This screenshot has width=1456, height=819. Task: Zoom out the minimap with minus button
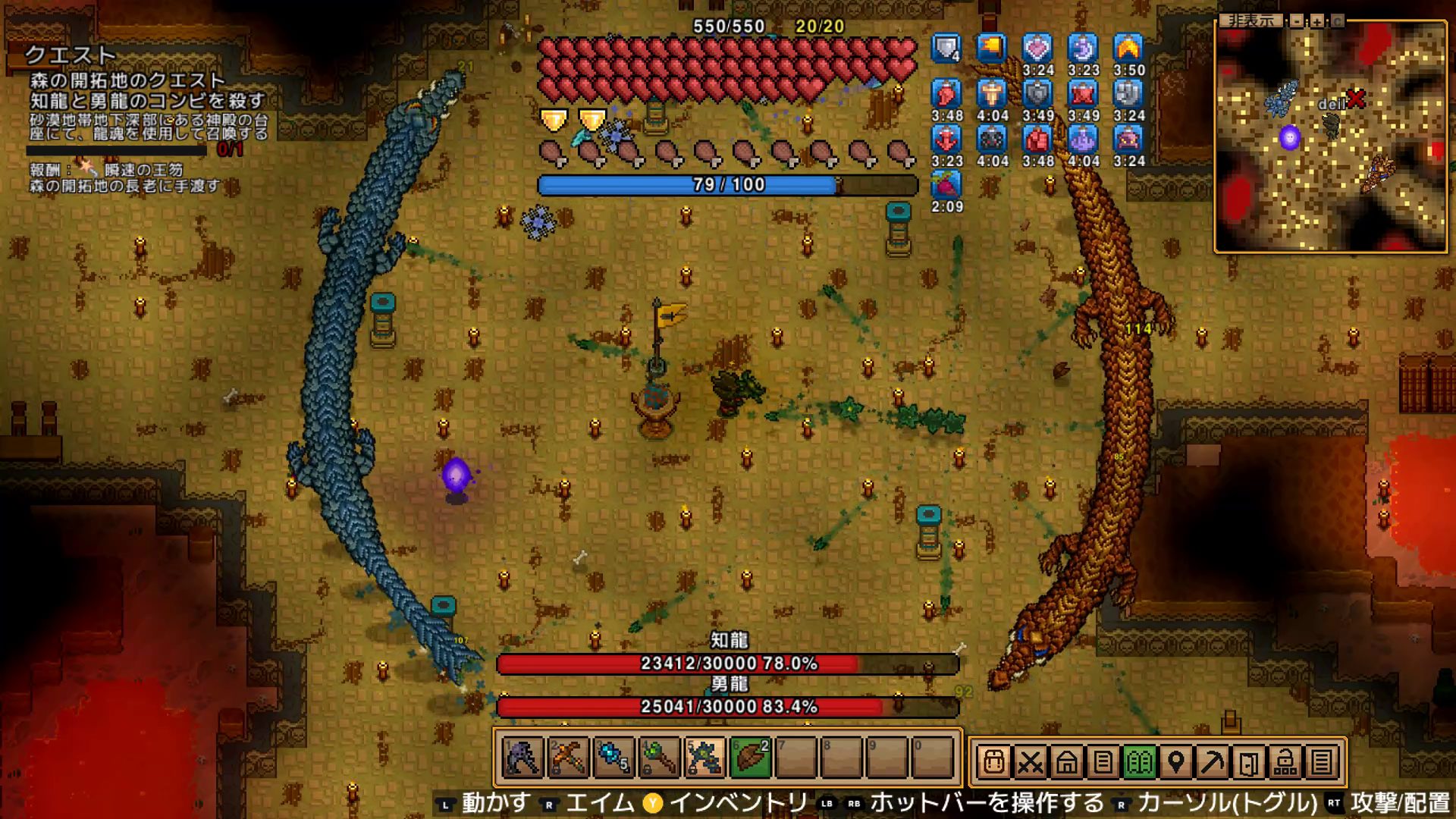click(1297, 21)
